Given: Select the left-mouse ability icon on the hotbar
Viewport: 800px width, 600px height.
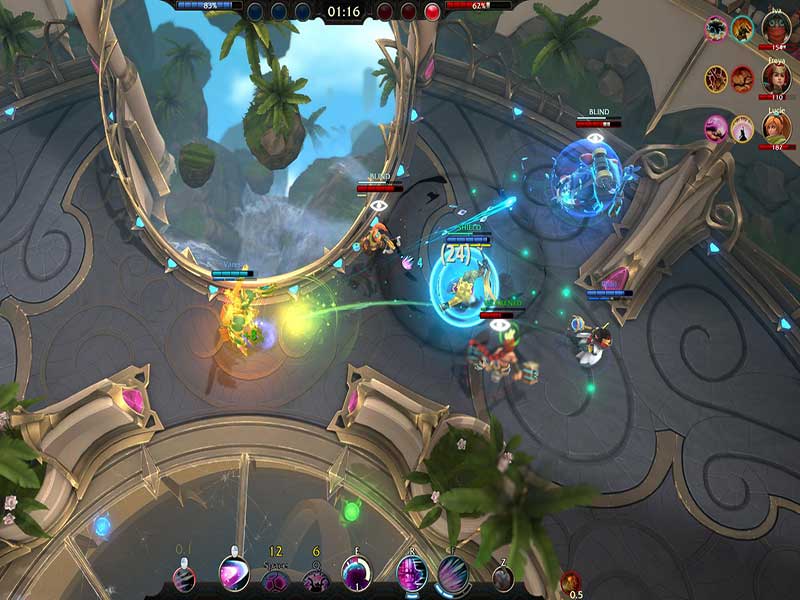Looking at the screenshot, I should pos(184,577).
